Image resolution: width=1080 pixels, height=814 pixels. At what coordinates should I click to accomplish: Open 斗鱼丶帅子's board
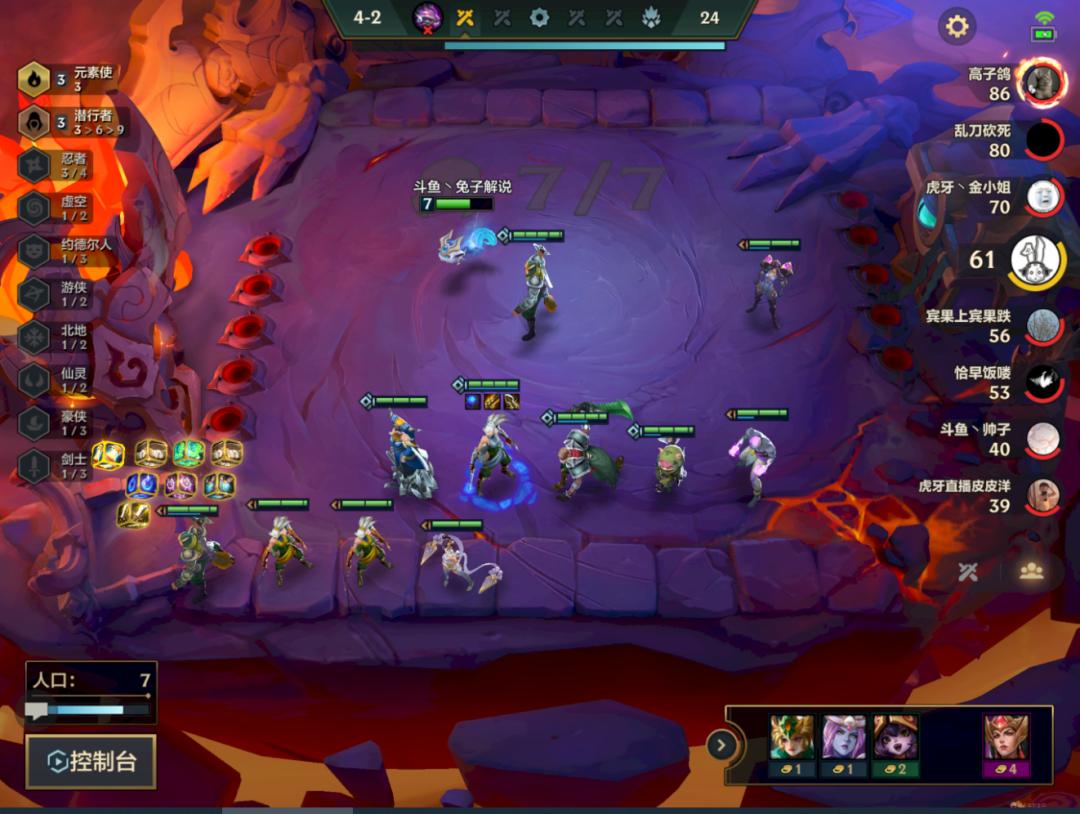point(1043,439)
